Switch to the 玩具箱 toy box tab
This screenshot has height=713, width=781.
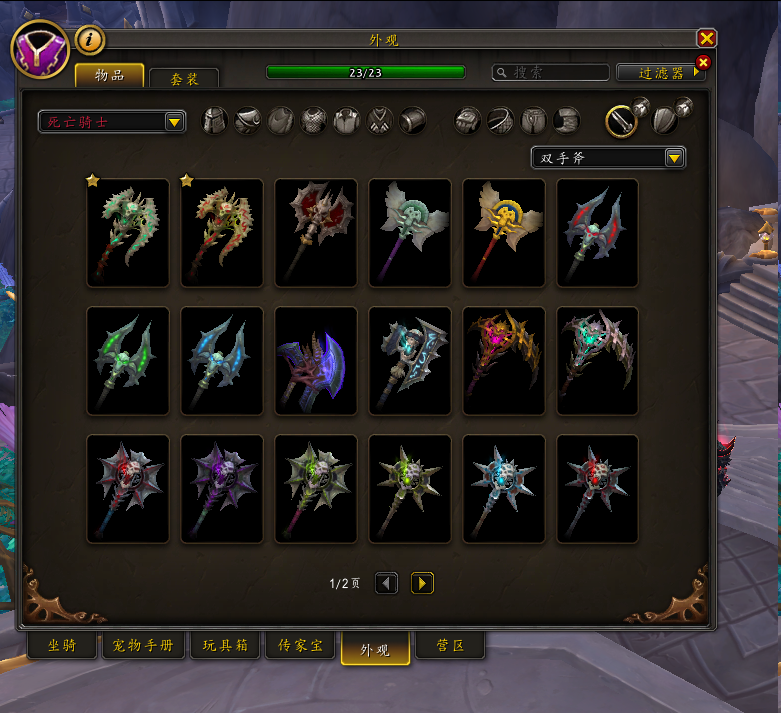coord(225,646)
